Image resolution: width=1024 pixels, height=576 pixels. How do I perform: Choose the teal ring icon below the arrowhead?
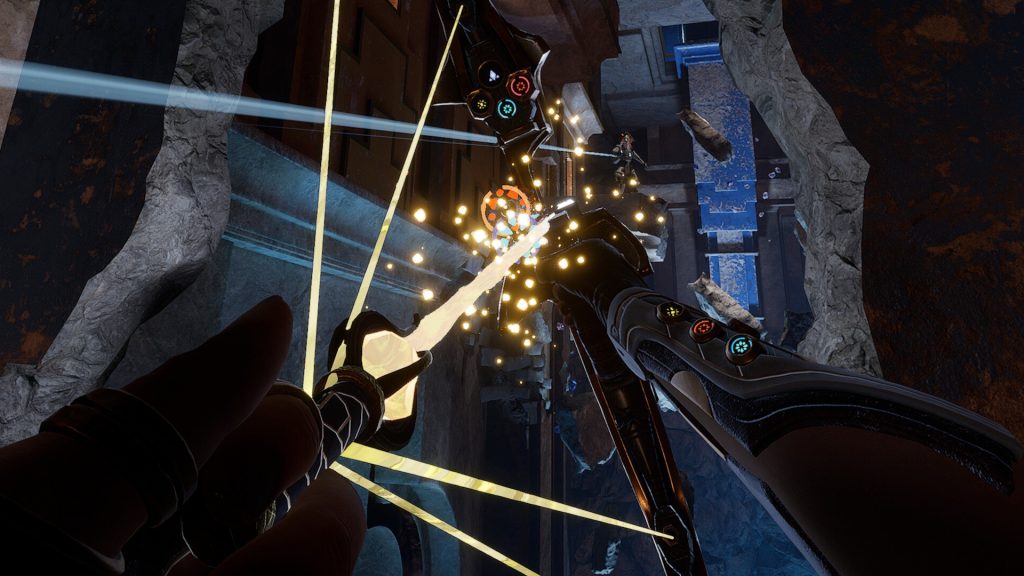tap(507, 107)
